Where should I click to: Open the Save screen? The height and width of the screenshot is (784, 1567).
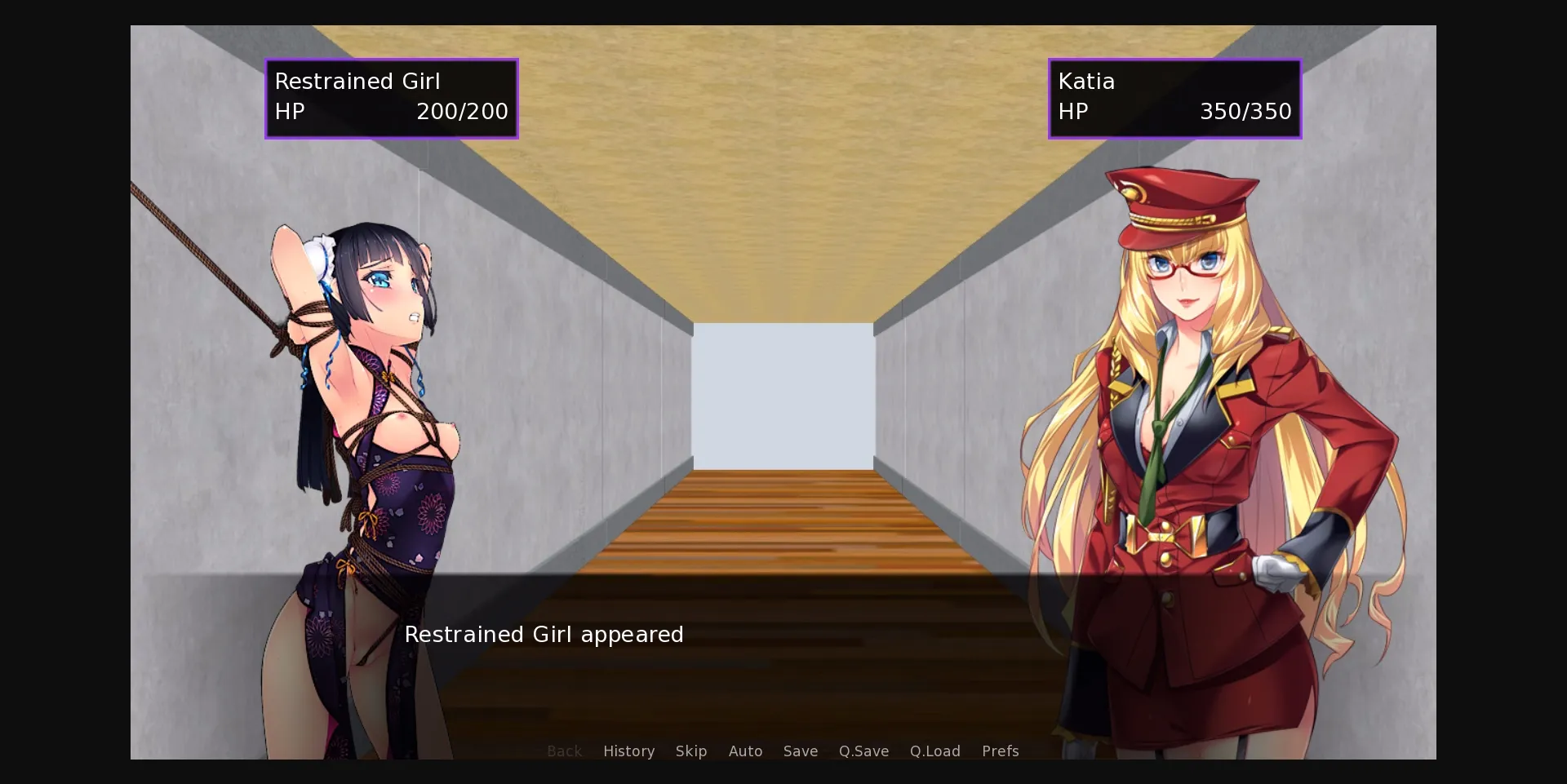(800, 751)
